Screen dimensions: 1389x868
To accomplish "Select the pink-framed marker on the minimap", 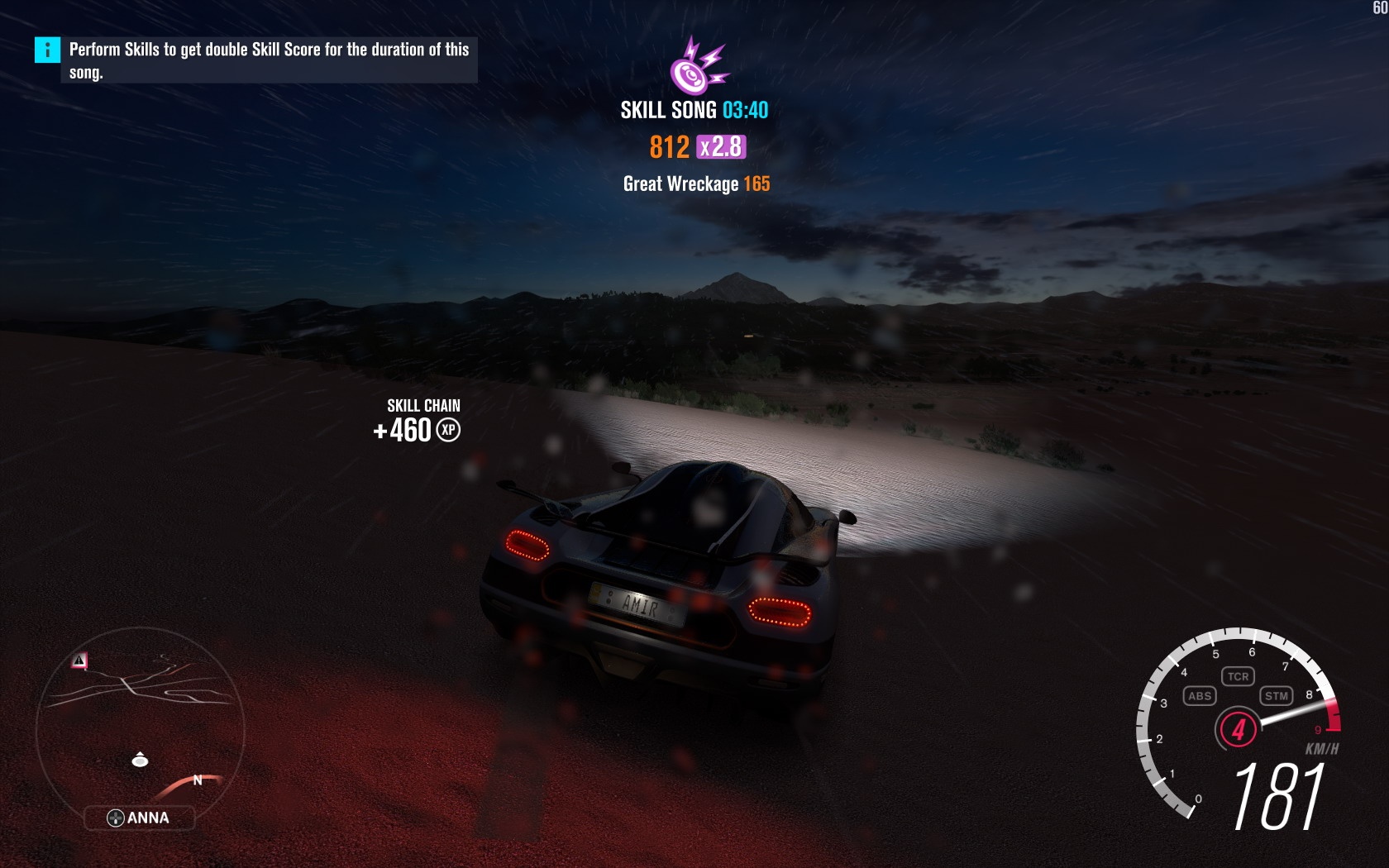I will point(79,661).
